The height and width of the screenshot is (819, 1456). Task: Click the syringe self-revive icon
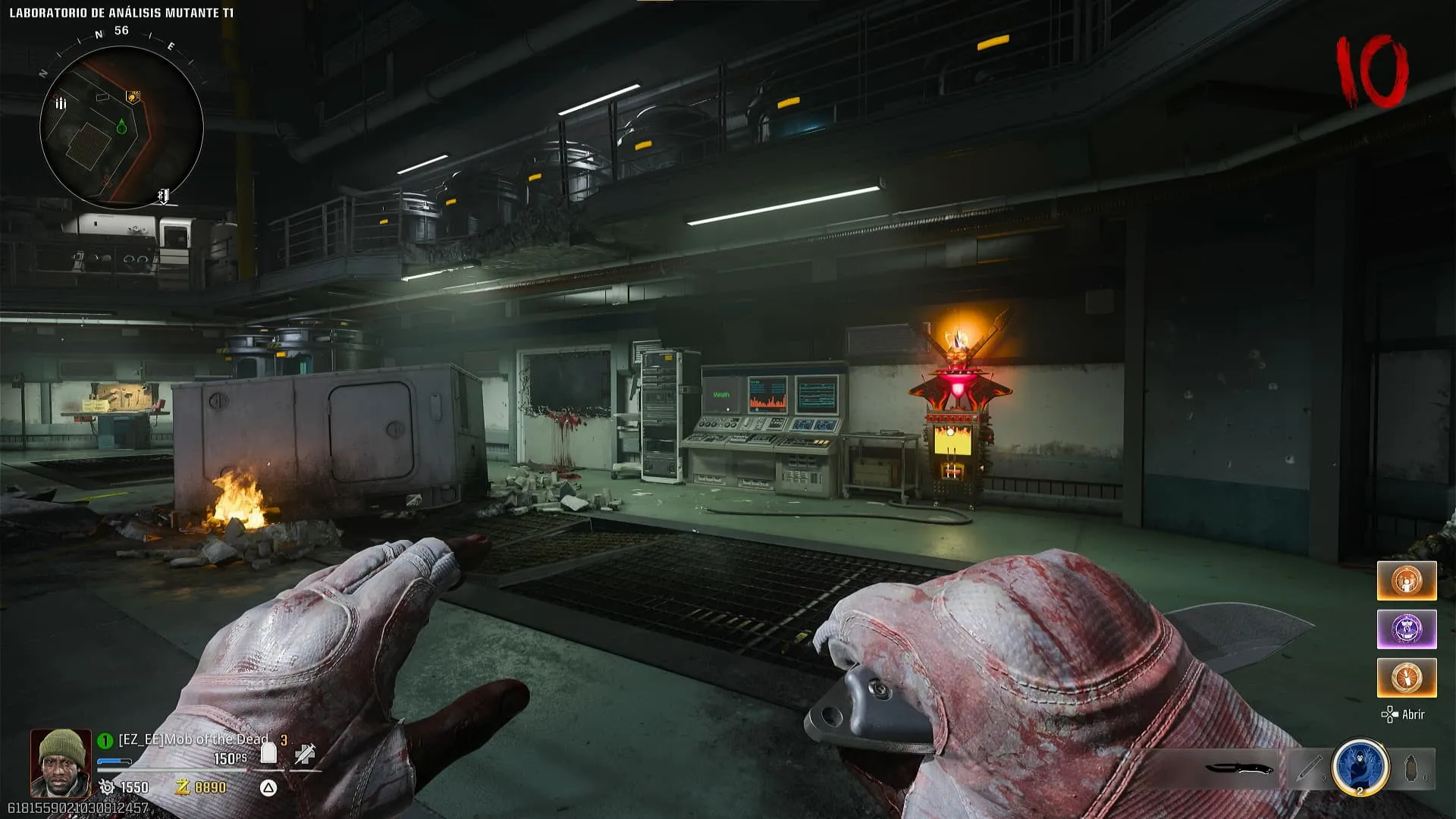tap(305, 753)
